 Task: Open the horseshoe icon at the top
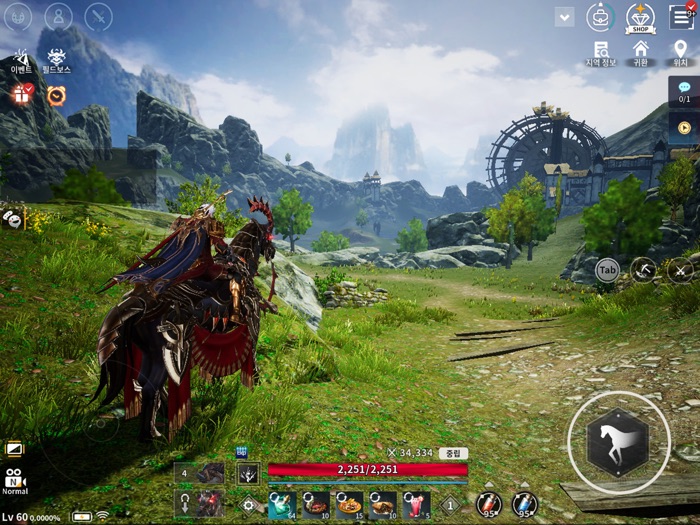coord(18,17)
